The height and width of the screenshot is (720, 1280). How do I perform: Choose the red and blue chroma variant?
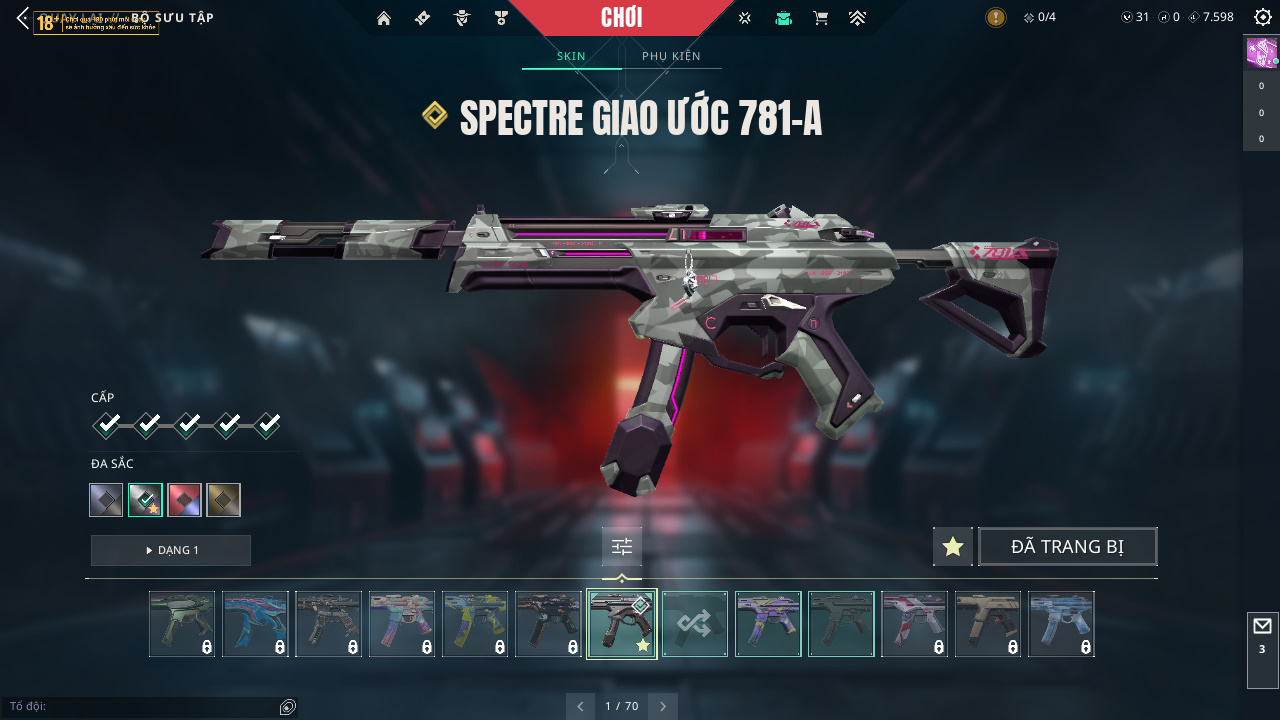[185, 500]
